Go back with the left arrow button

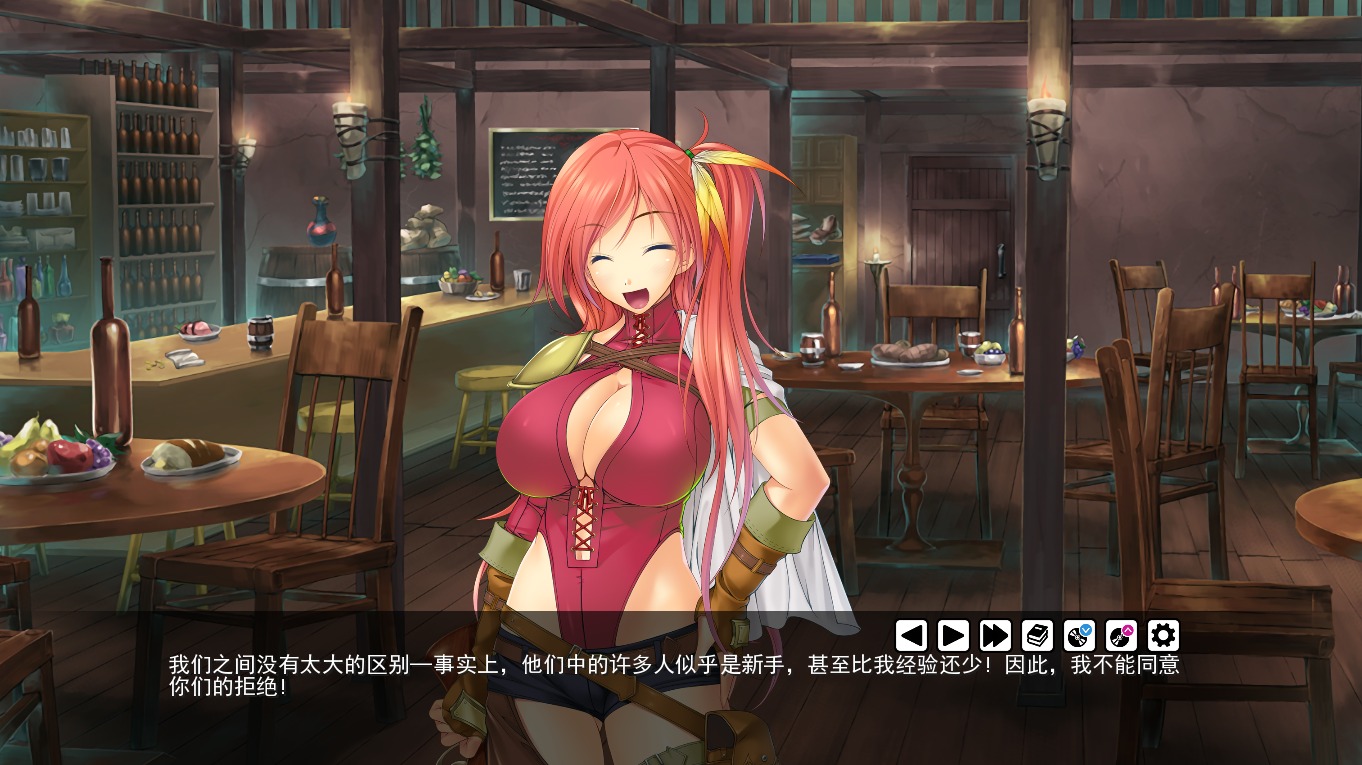point(911,635)
